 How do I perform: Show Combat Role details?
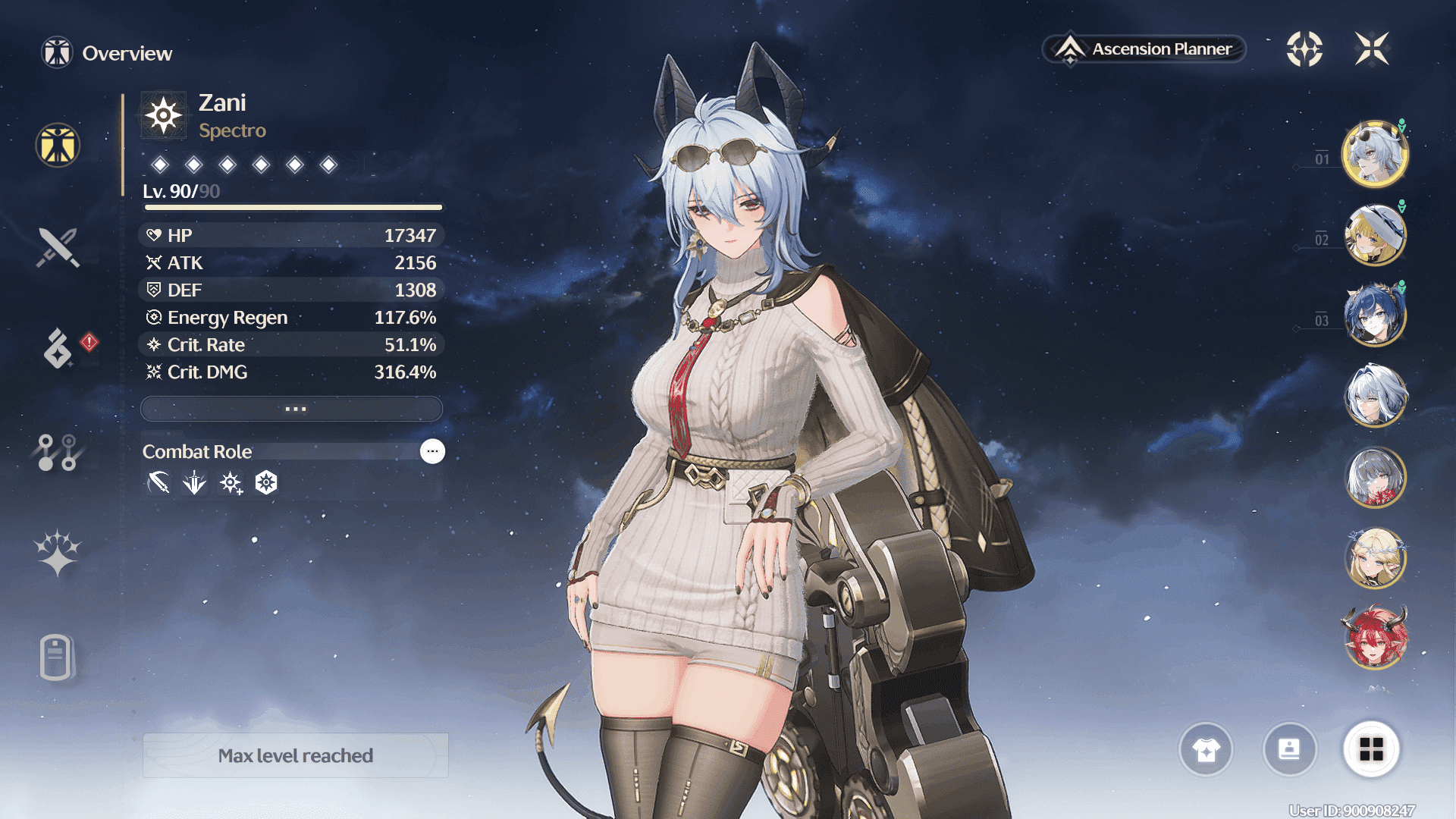(432, 451)
